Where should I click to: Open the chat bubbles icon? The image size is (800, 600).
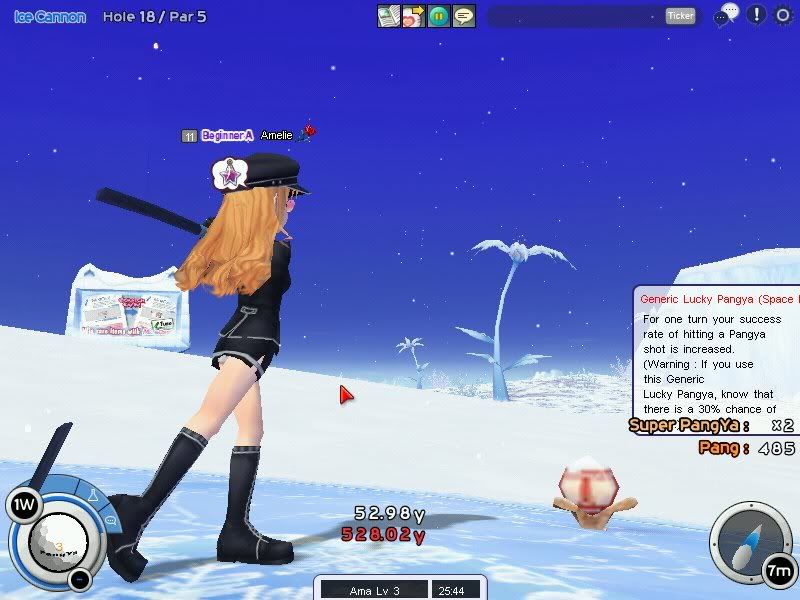point(727,15)
